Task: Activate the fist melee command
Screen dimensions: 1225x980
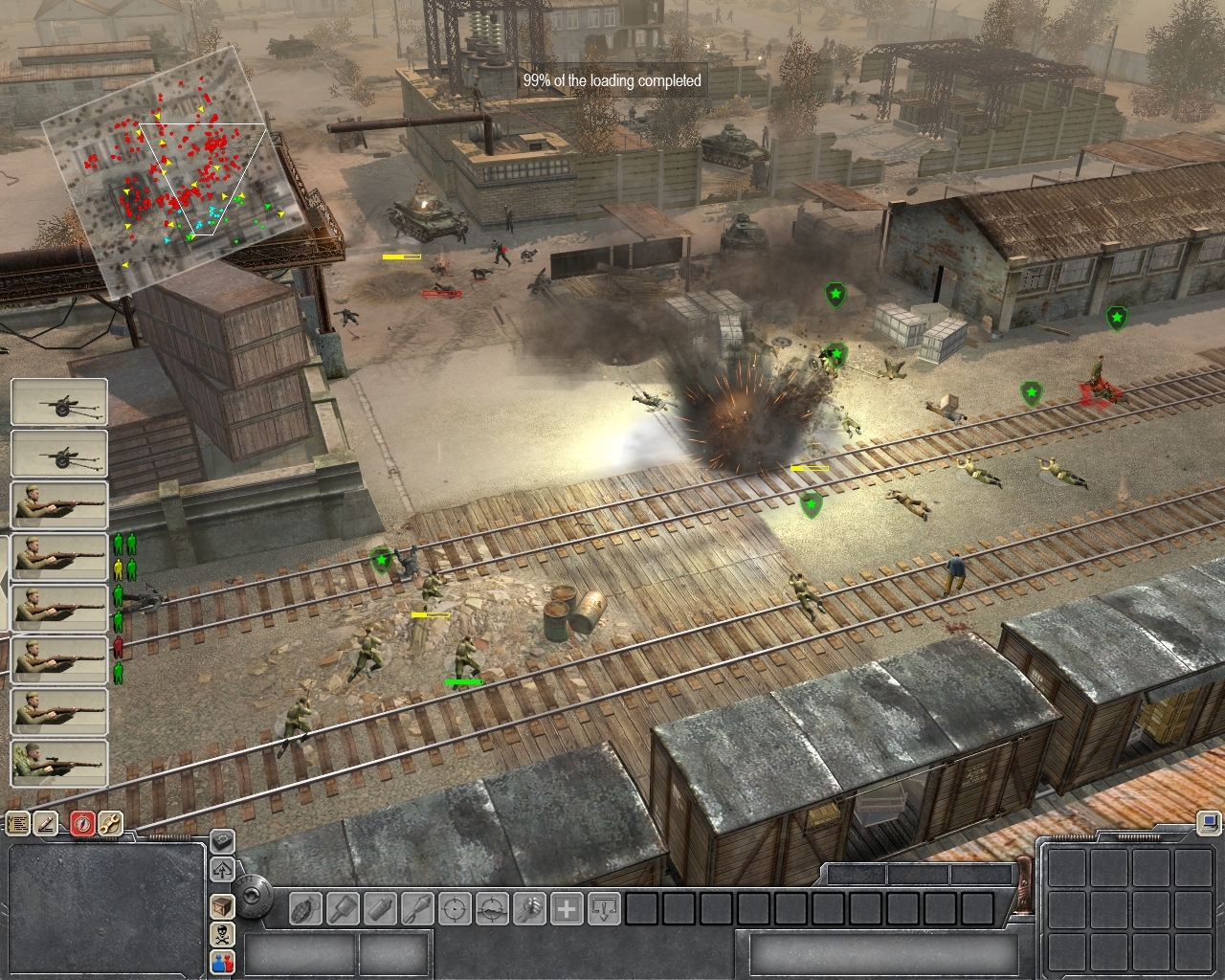Action: tap(529, 908)
